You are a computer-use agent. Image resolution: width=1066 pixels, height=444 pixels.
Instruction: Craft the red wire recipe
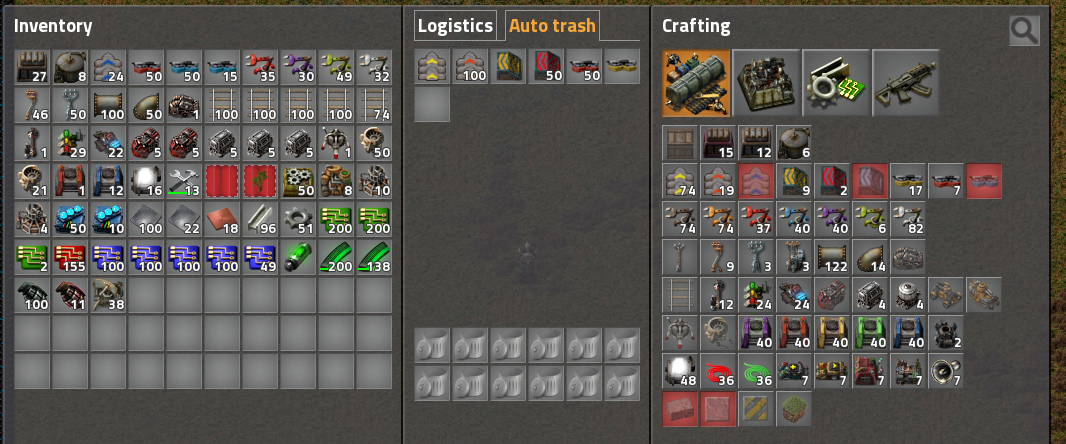tap(719, 371)
